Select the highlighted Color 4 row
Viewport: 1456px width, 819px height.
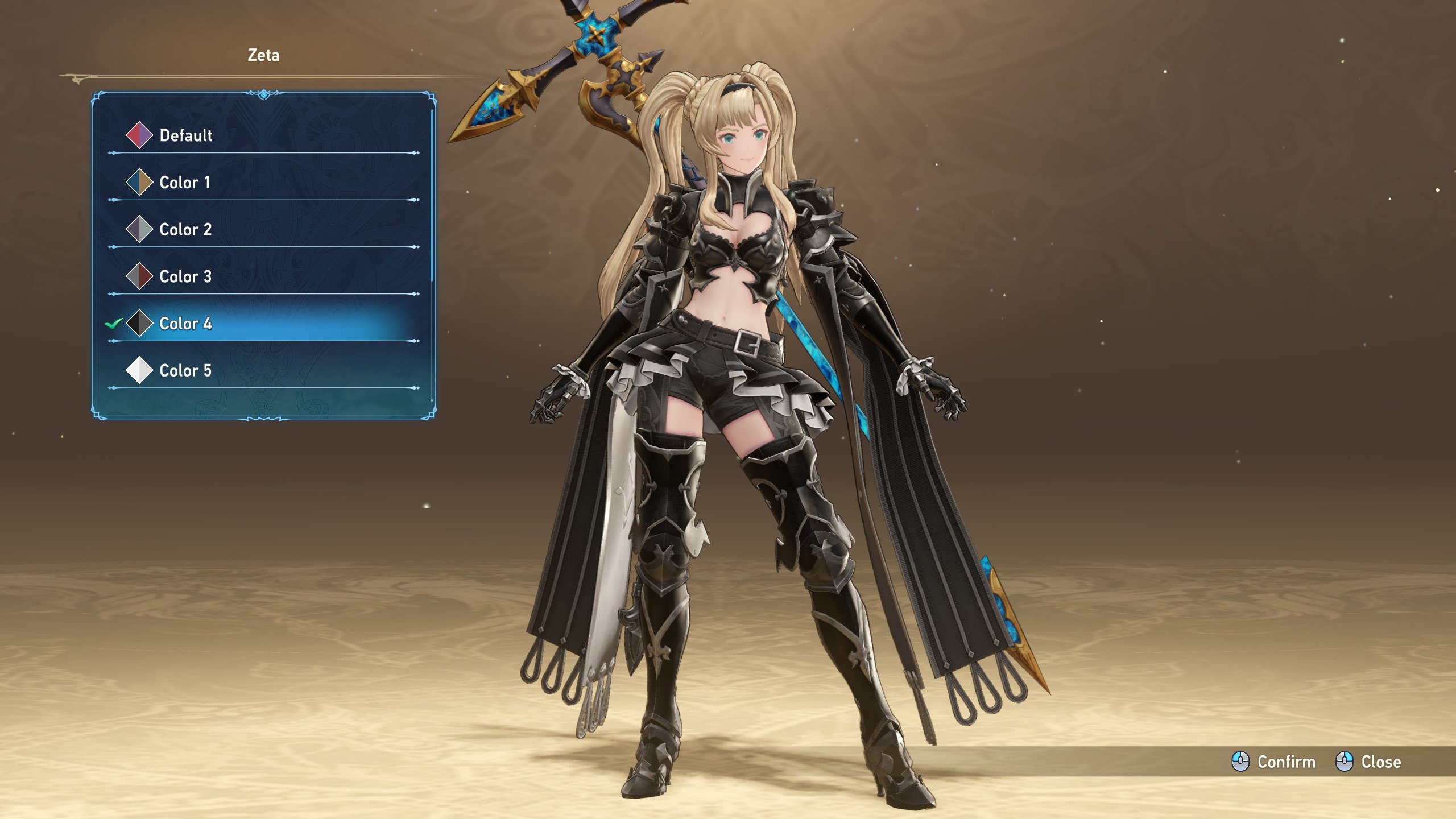[185, 324]
